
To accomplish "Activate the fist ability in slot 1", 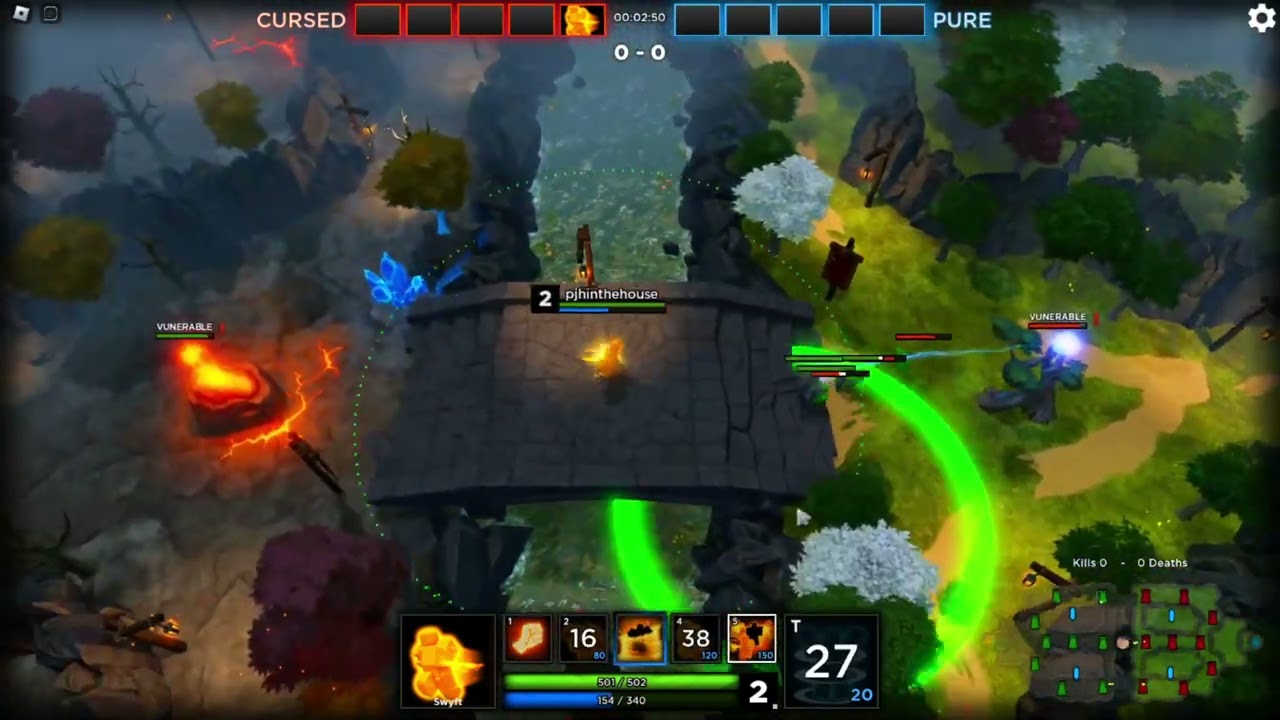I will [527, 639].
